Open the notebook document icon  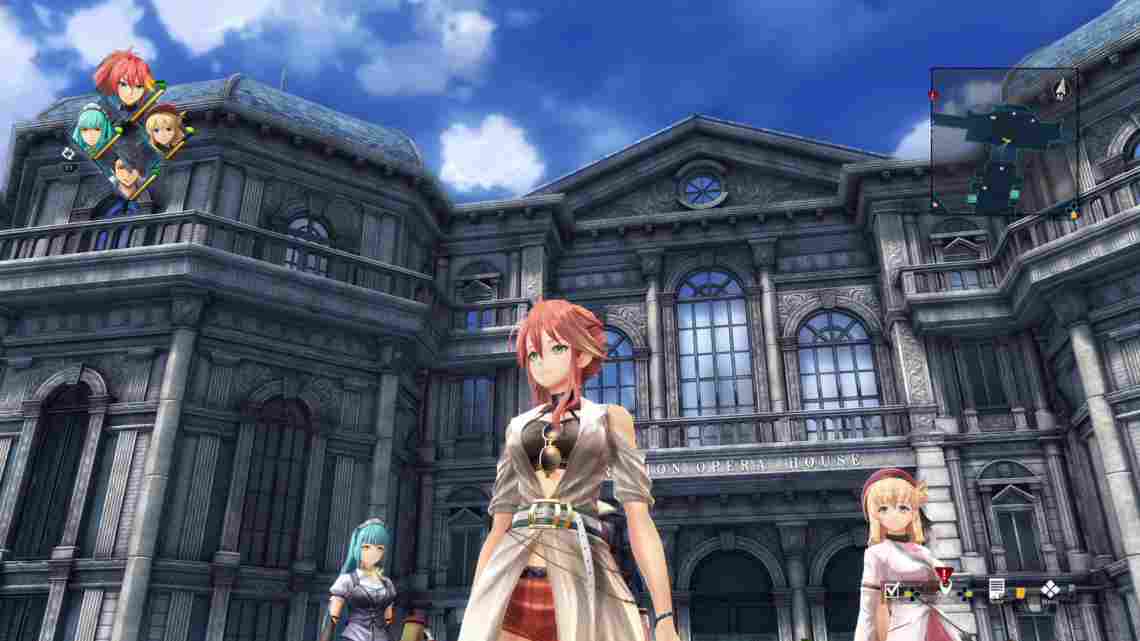click(997, 589)
